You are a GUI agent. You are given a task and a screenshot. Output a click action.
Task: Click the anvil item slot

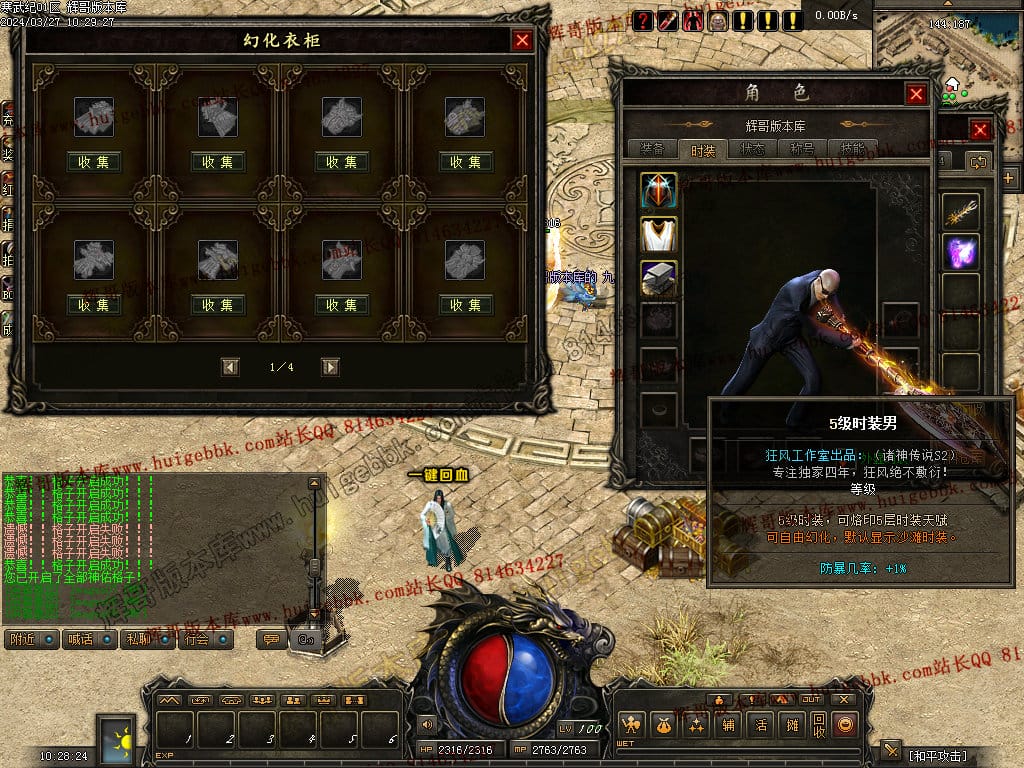pyautogui.click(x=659, y=278)
